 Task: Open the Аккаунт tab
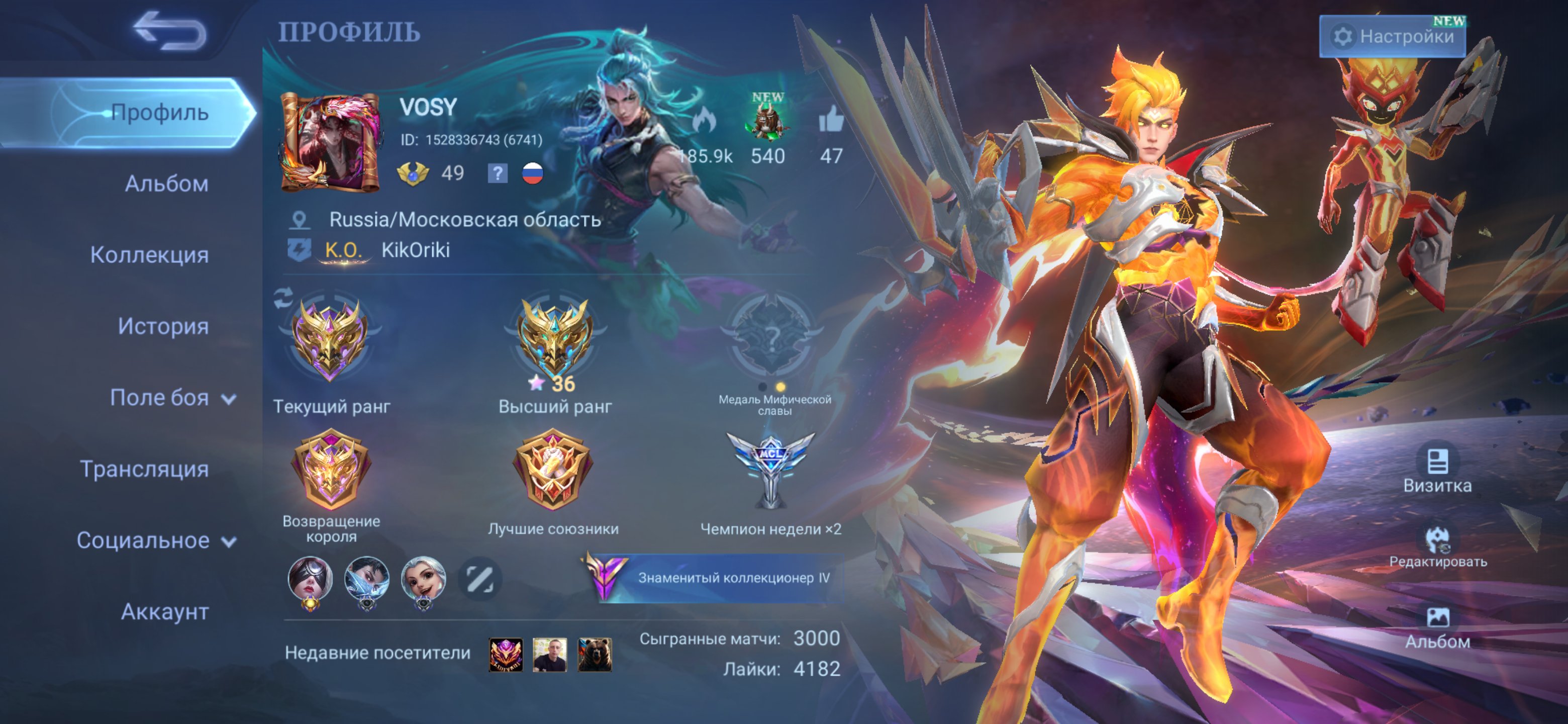164,611
